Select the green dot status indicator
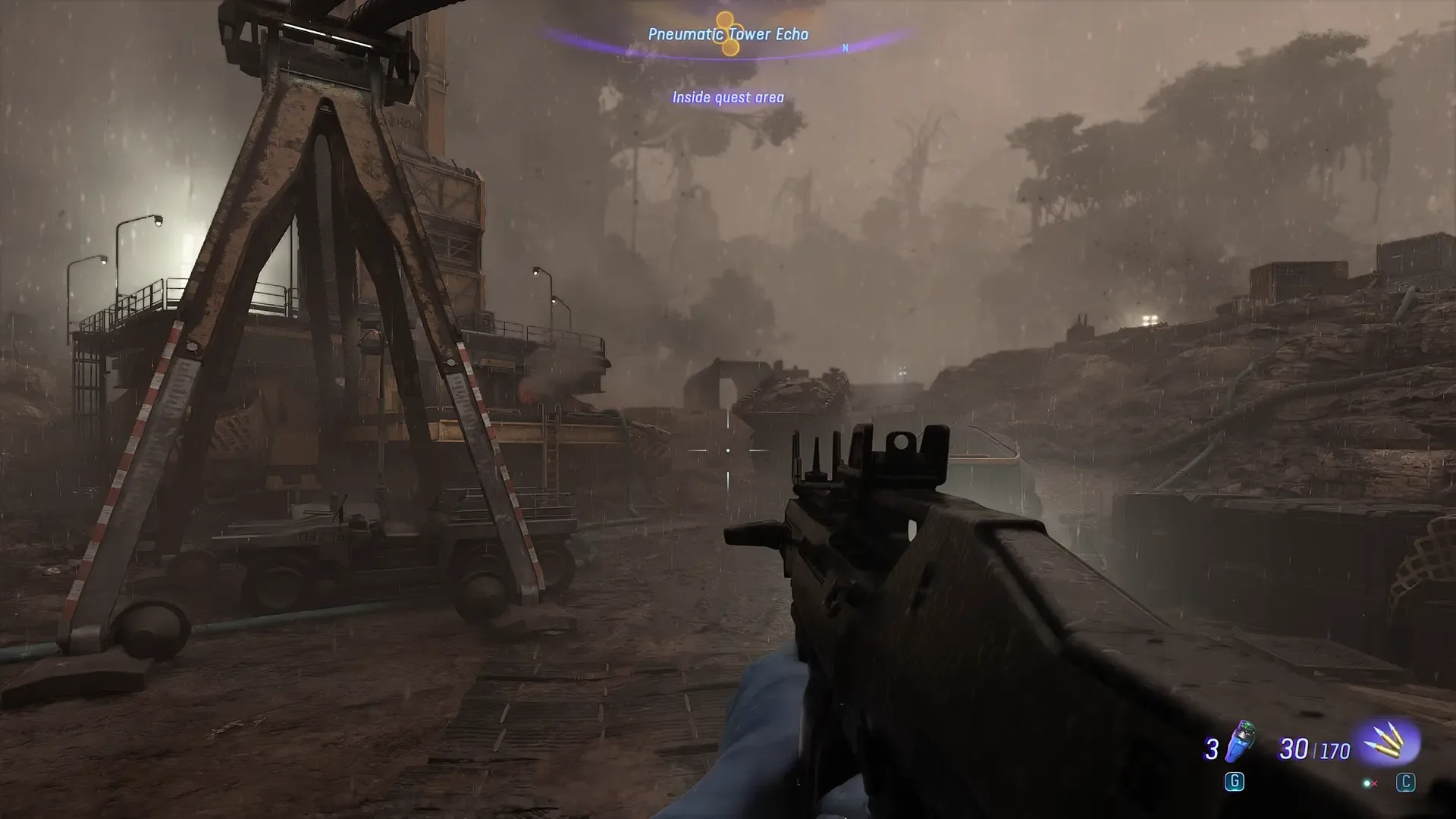The image size is (1456, 819). 1366,783
